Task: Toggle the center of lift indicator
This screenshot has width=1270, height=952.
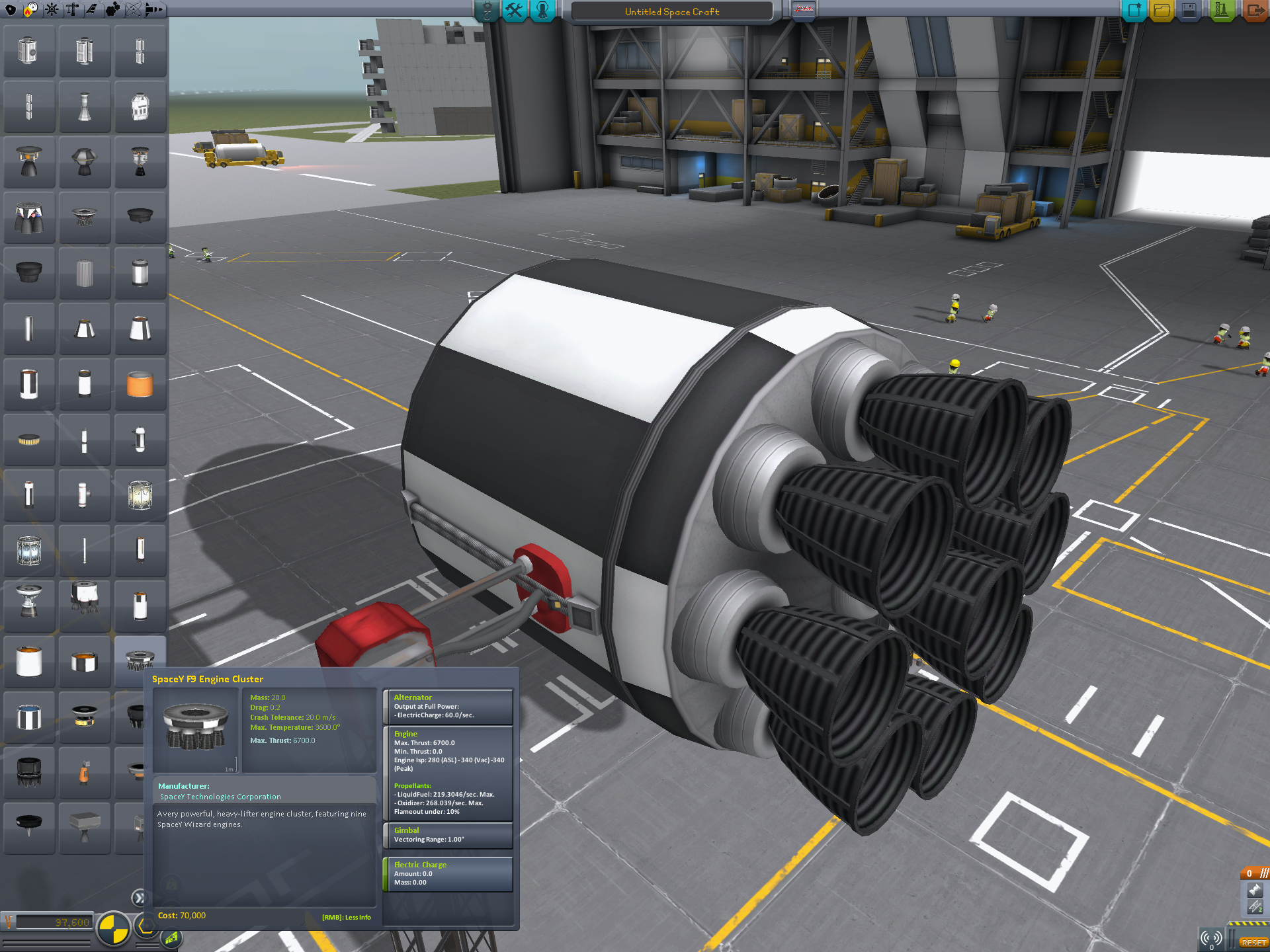Action: coord(171,938)
